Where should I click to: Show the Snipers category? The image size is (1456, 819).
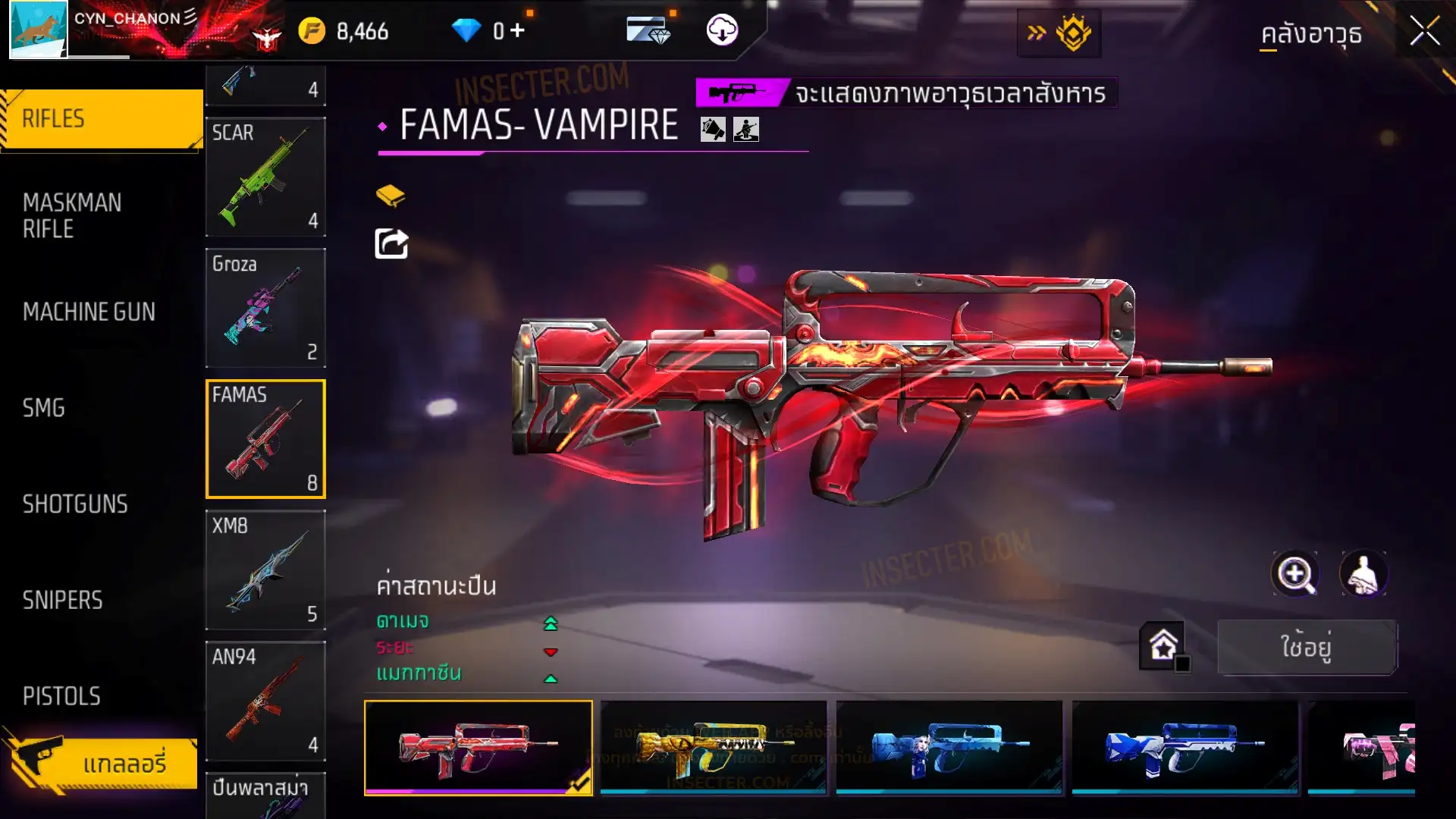(x=62, y=601)
